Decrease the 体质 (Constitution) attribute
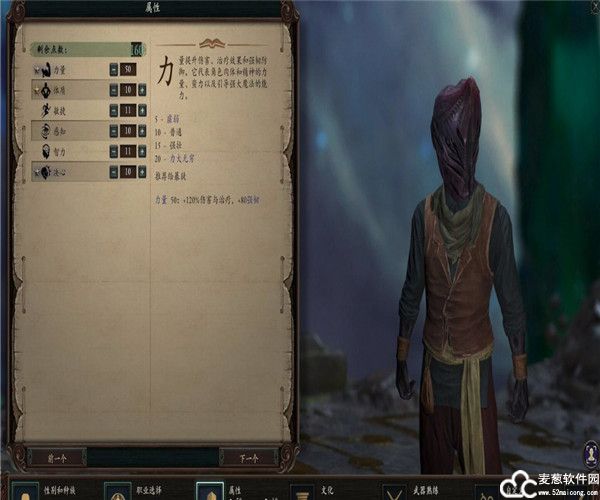 [x=112, y=90]
